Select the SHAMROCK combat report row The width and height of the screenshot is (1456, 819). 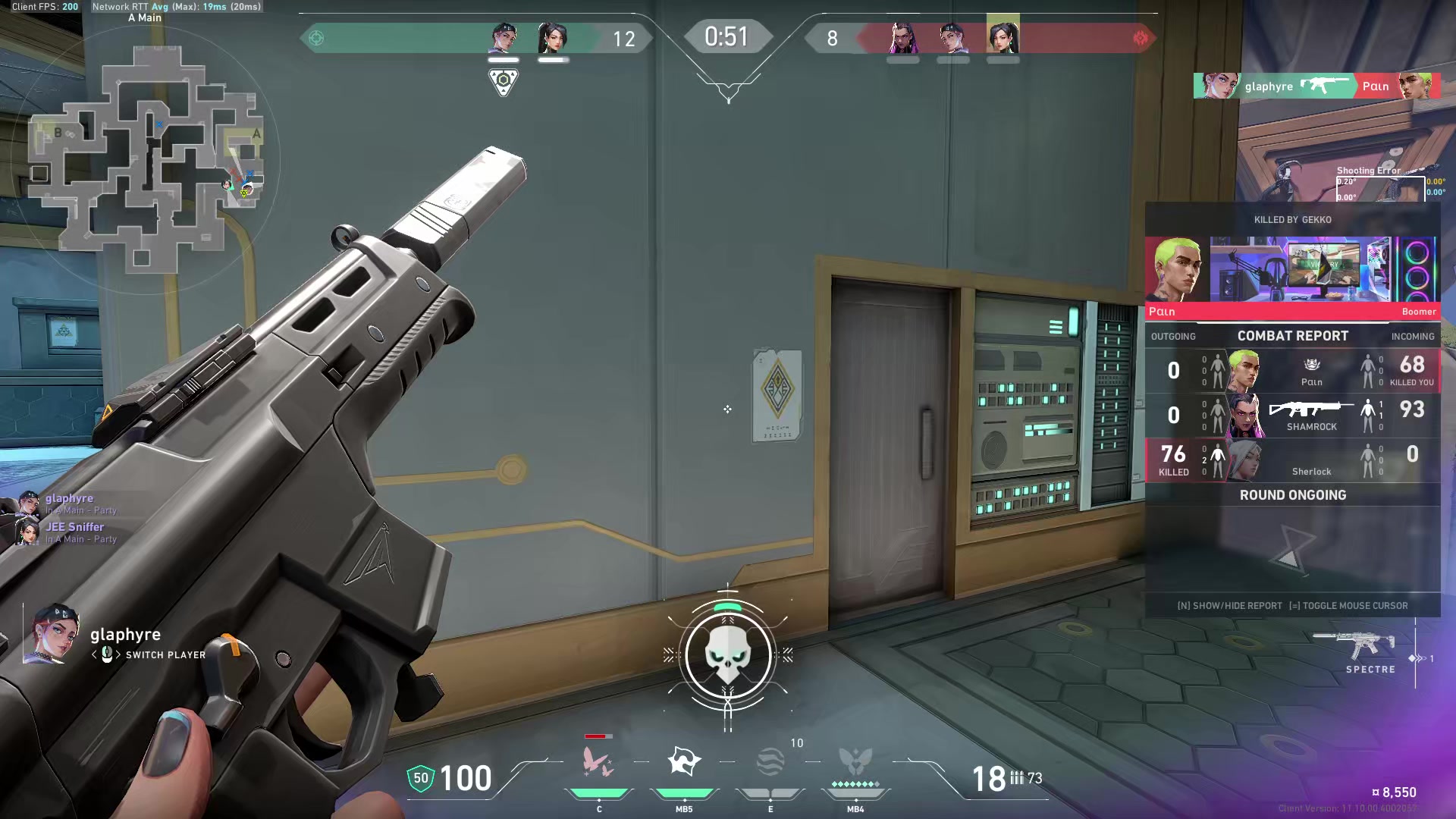[x=1292, y=416]
